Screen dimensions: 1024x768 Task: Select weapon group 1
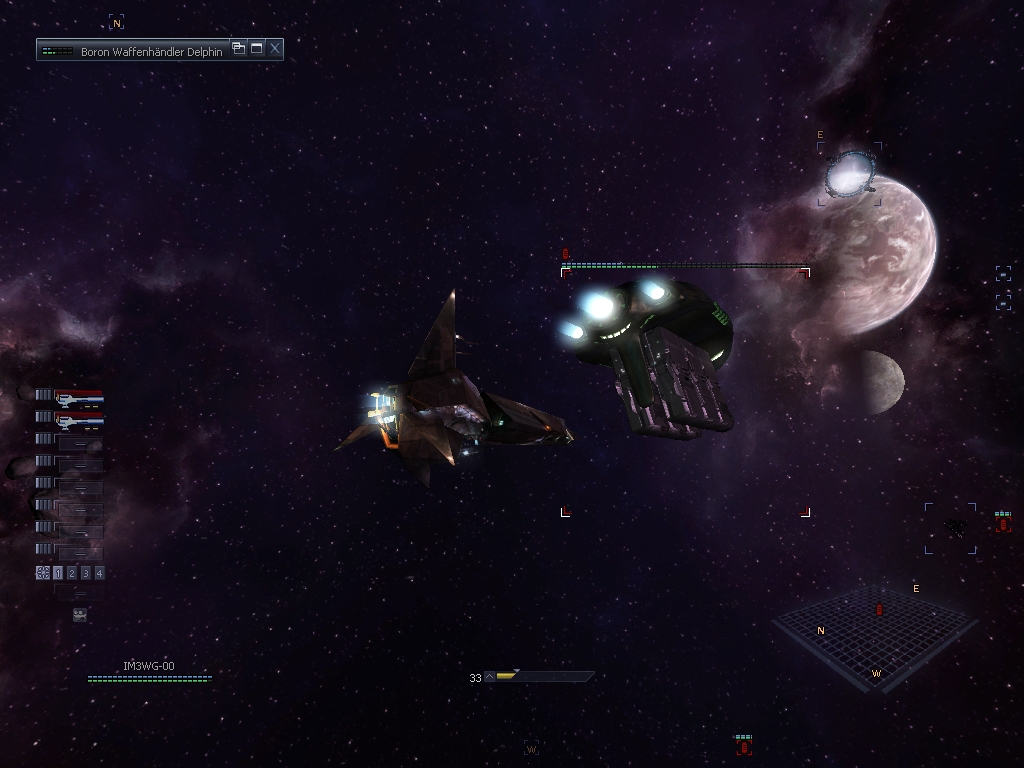(58, 573)
